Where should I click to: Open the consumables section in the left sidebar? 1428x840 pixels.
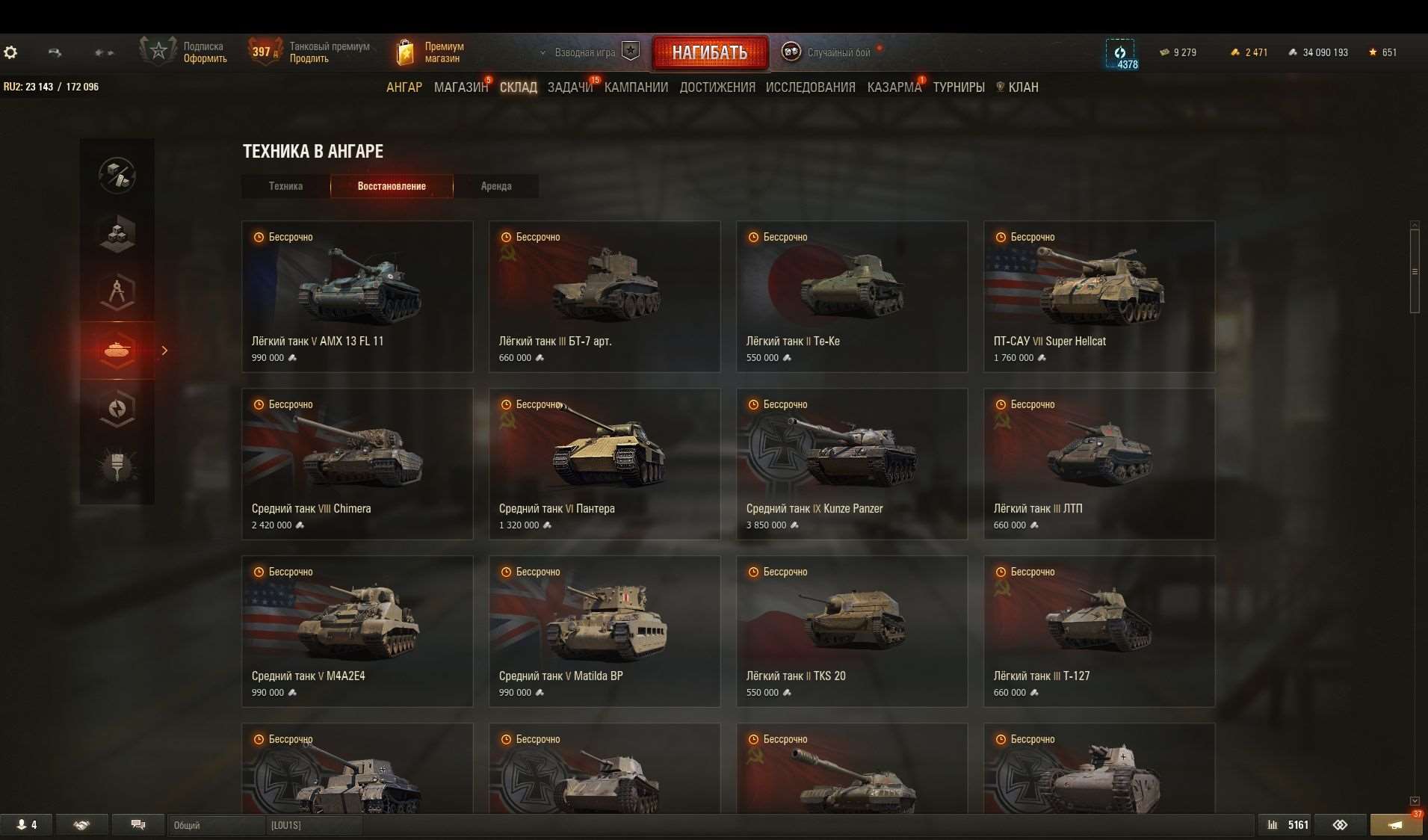pos(117,234)
